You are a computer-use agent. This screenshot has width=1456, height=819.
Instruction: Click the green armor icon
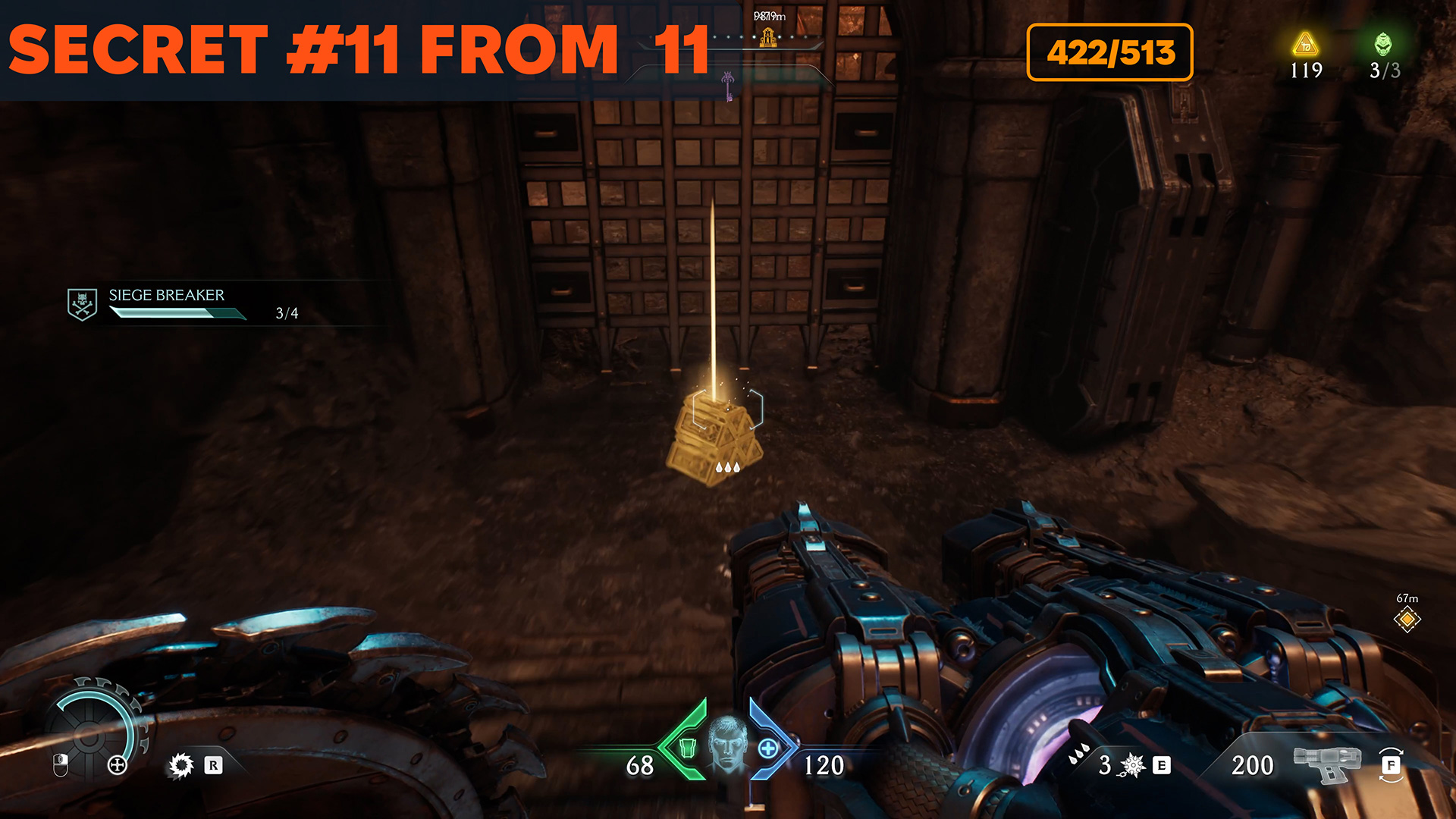click(688, 748)
